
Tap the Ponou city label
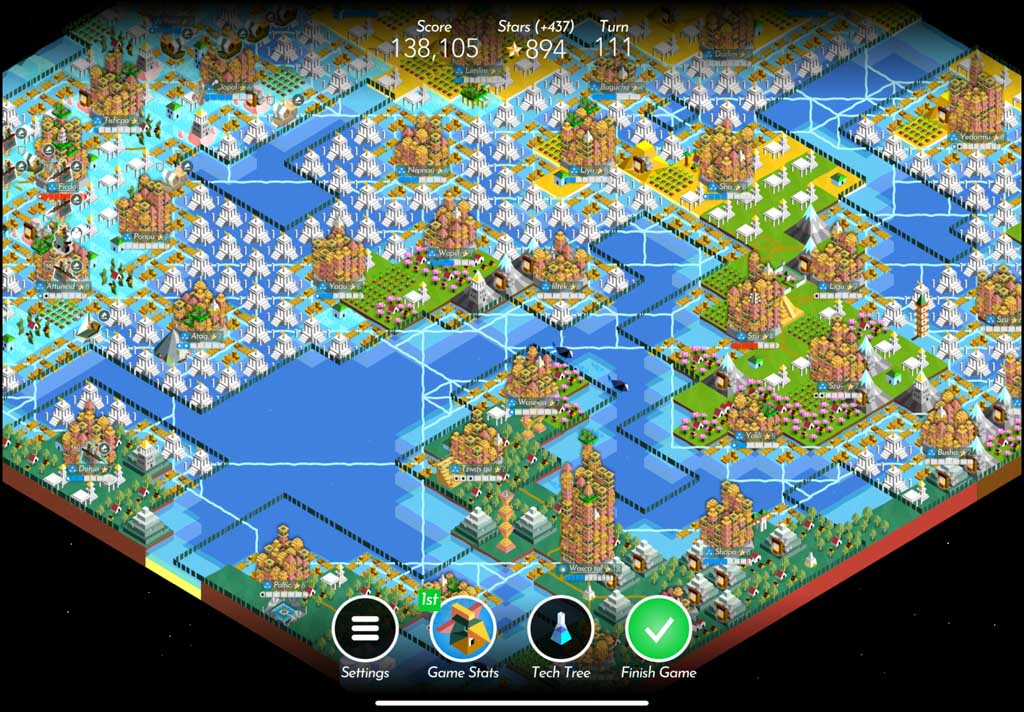[x=150, y=236]
